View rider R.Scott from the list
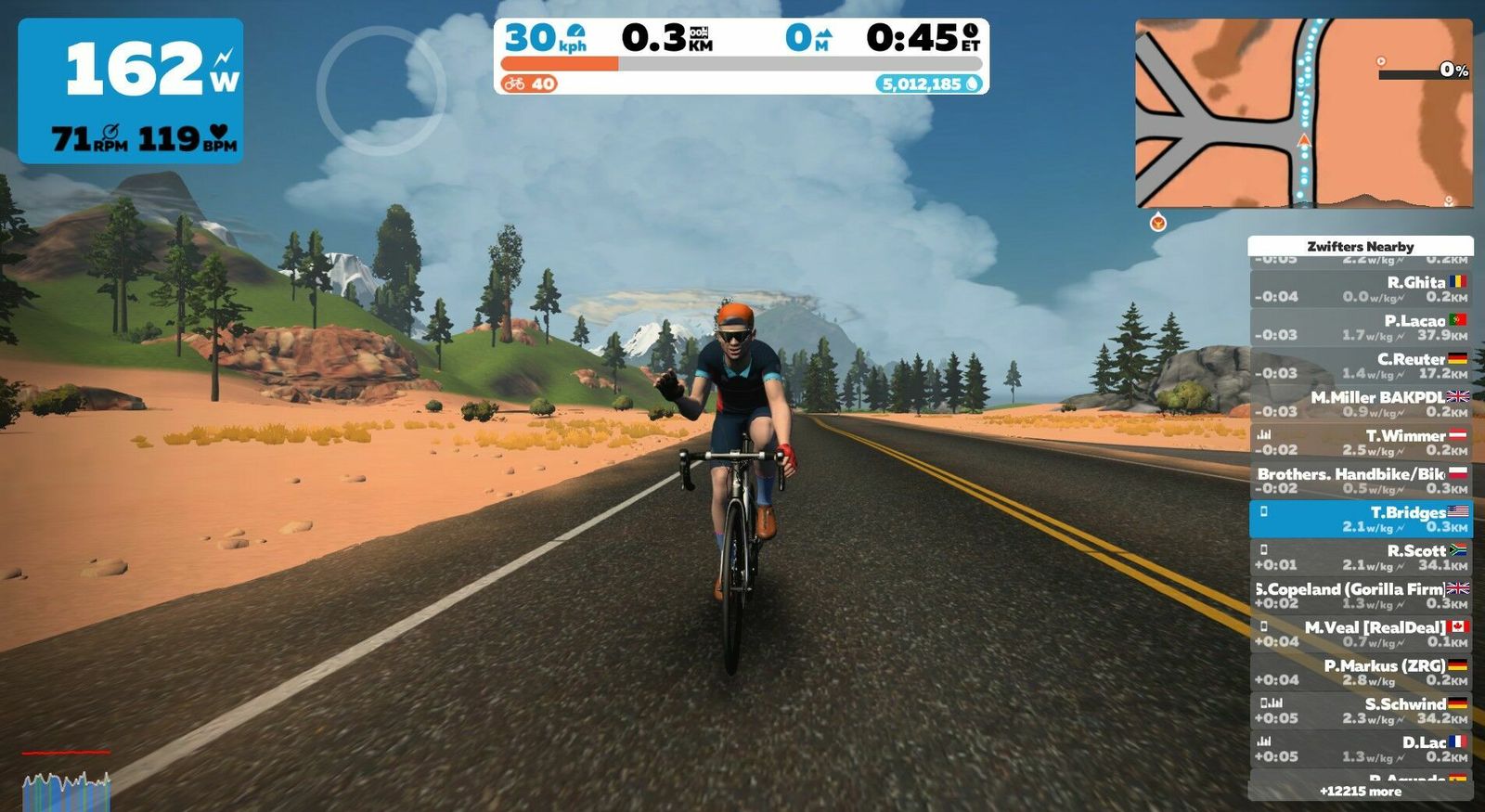This screenshot has width=1485, height=812. pyautogui.click(x=1361, y=558)
